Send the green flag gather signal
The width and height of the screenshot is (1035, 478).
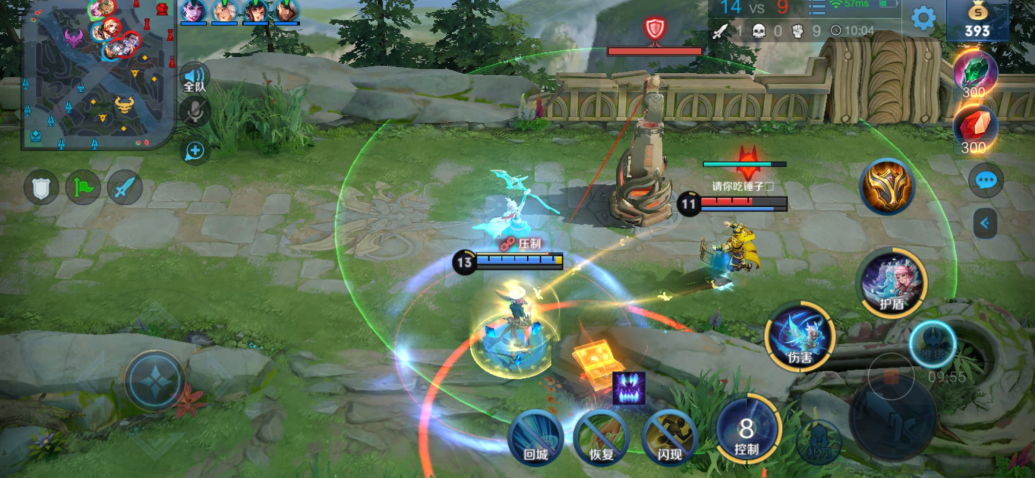[82, 187]
